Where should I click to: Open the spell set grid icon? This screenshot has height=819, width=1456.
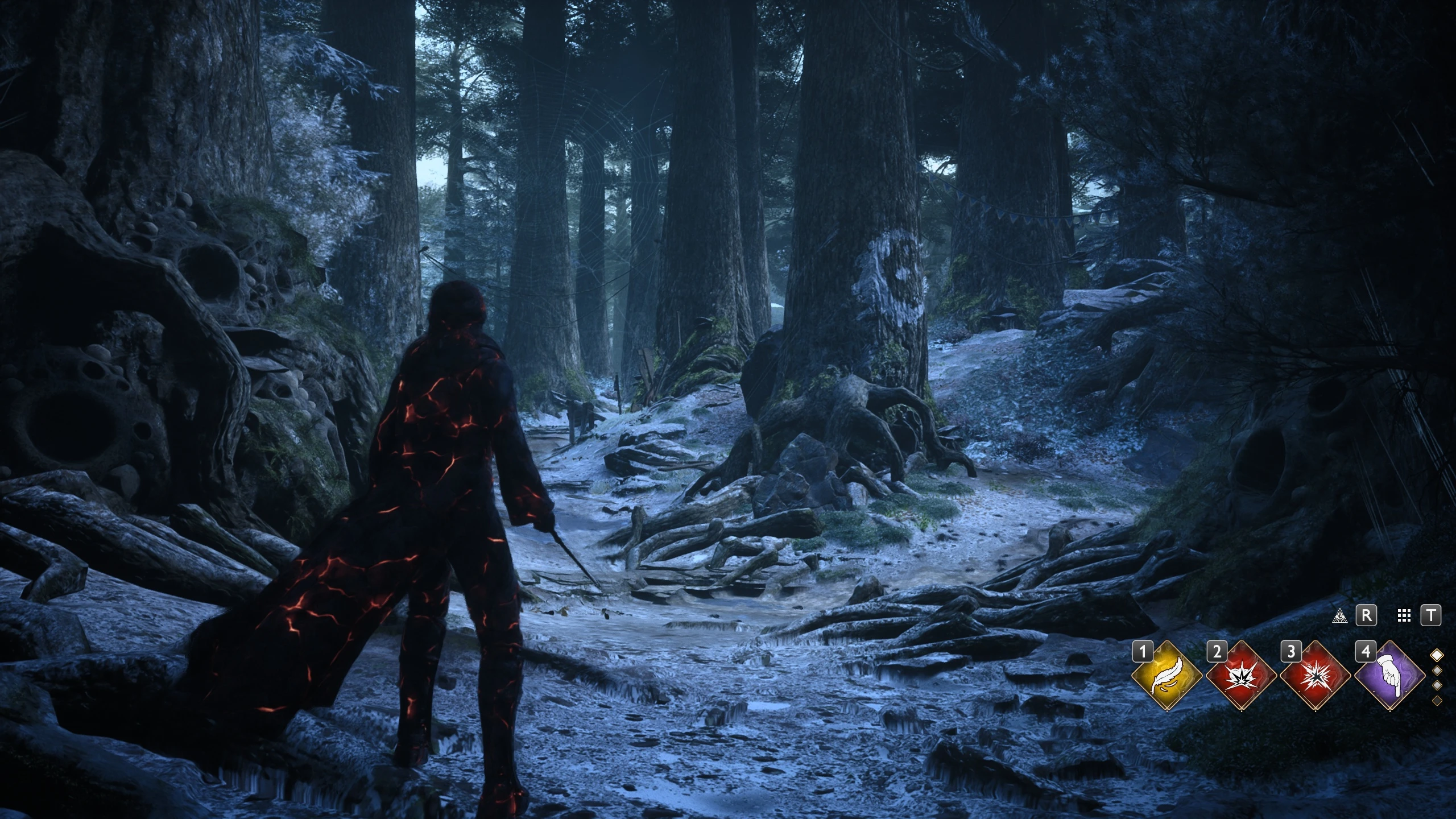pos(1404,616)
